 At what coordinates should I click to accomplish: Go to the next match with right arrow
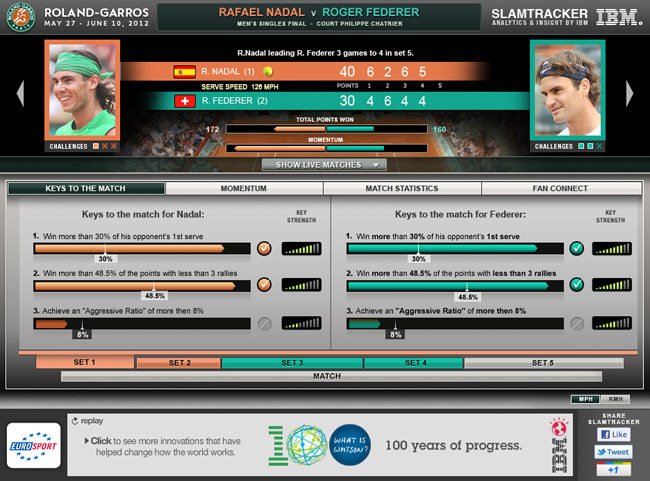click(x=631, y=92)
